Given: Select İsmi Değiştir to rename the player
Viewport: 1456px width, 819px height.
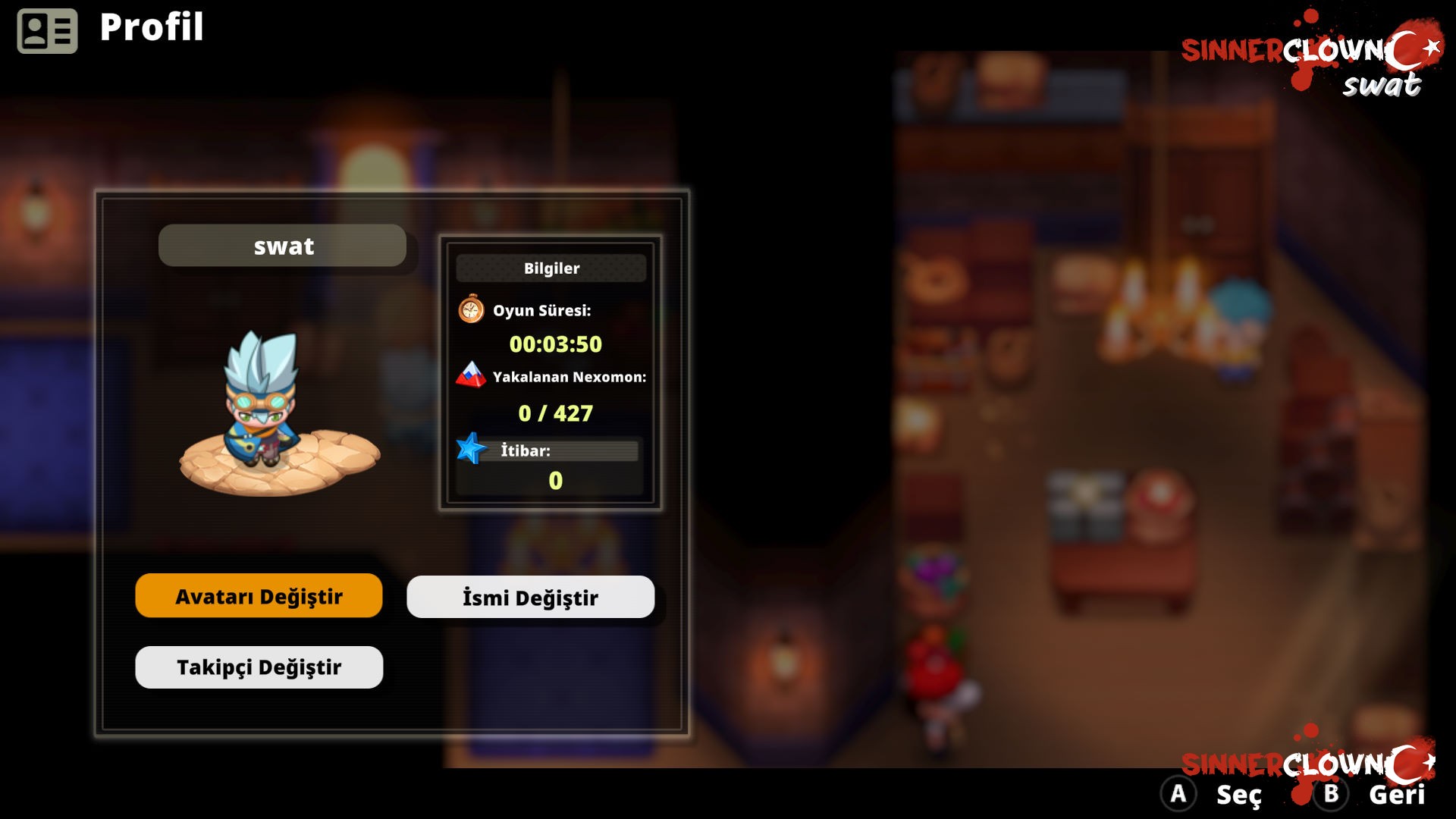Looking at the screenshot, I should coord(530,598).
